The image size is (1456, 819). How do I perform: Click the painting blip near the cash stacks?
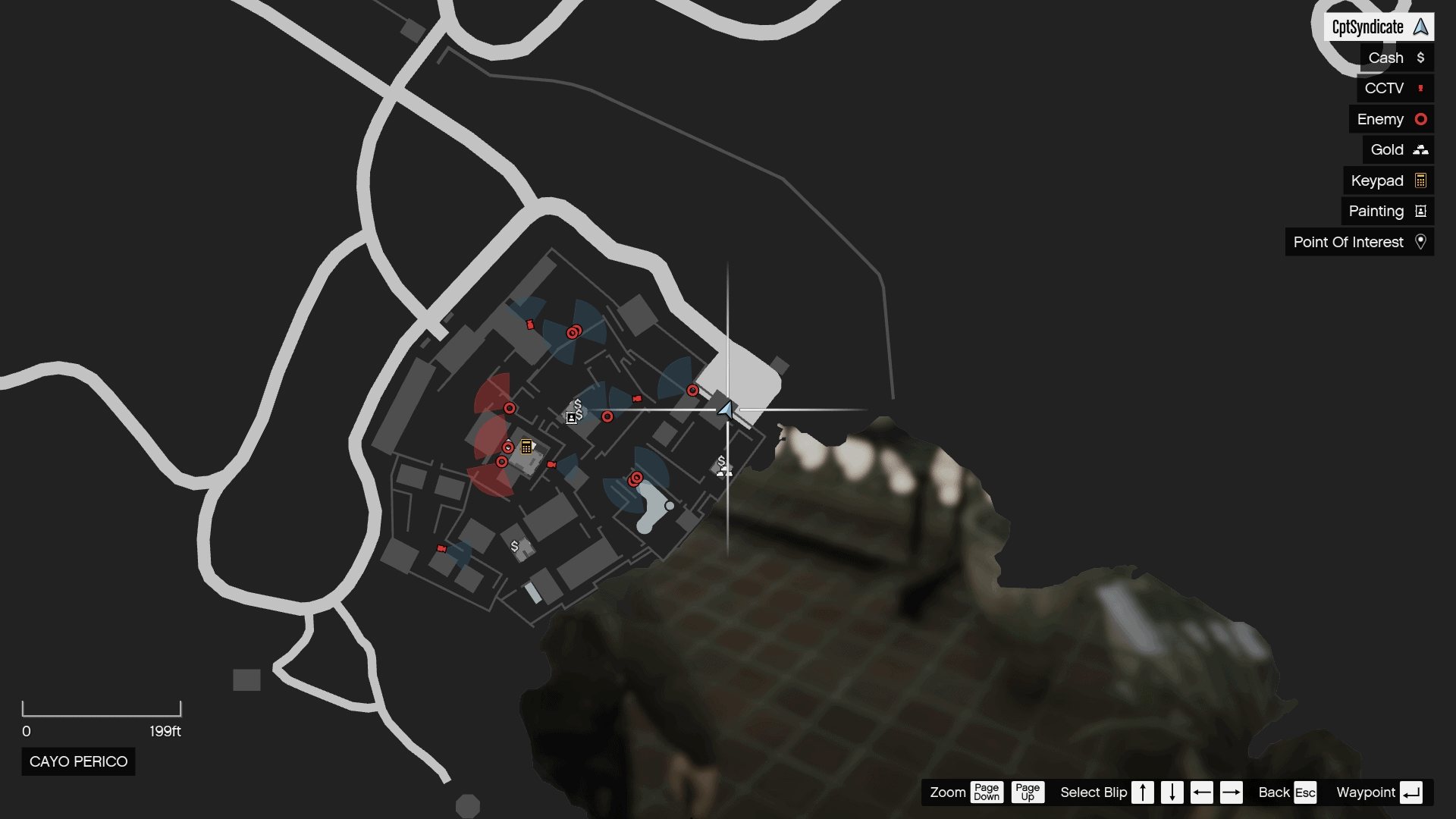click(570, 416)
